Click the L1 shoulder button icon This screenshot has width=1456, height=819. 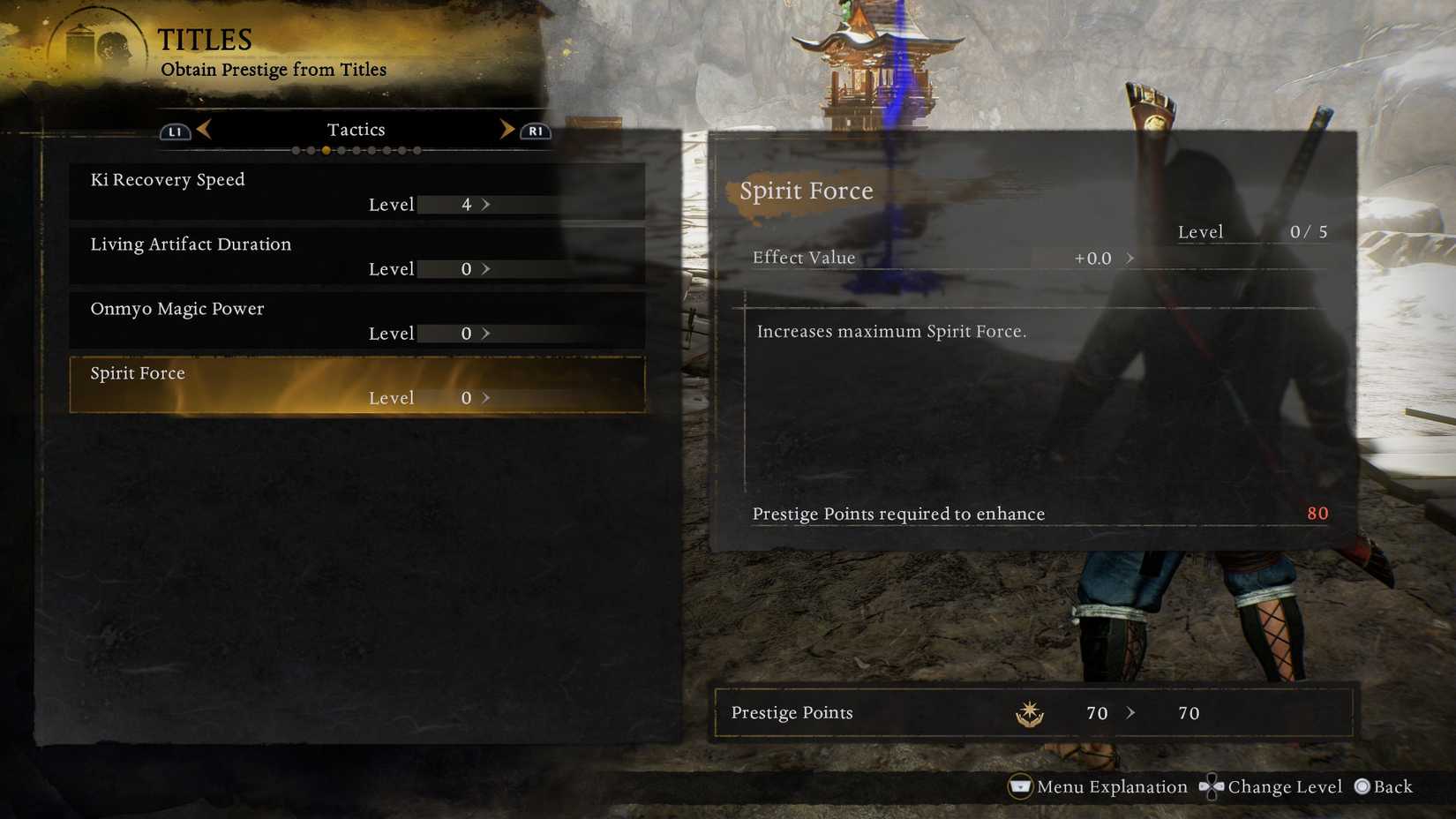(174, 130)
